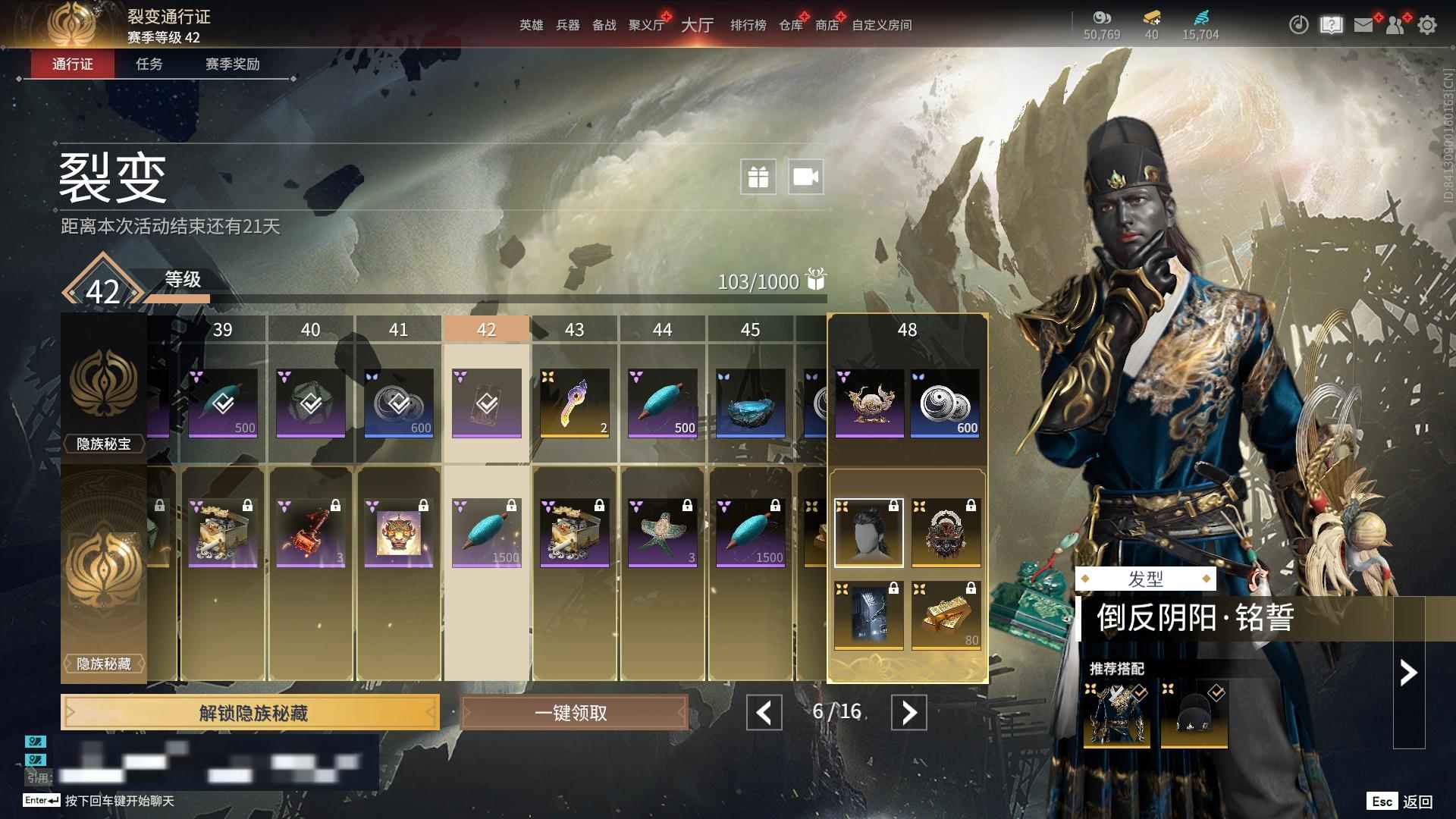Go to the previous reward page
1456x819 pixels.
point(764,713)
